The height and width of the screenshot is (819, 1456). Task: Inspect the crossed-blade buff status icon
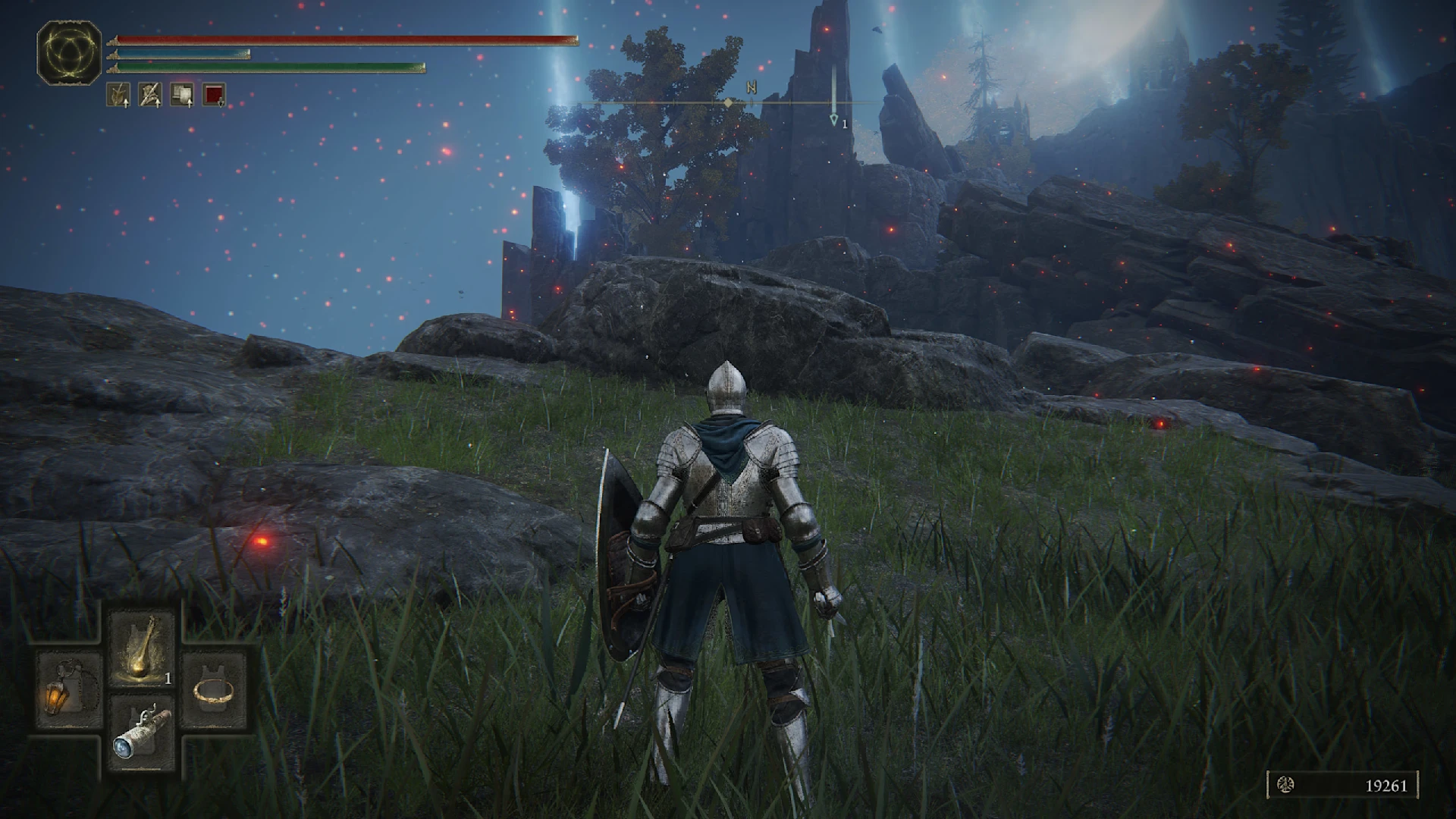(x=150, y=94)
